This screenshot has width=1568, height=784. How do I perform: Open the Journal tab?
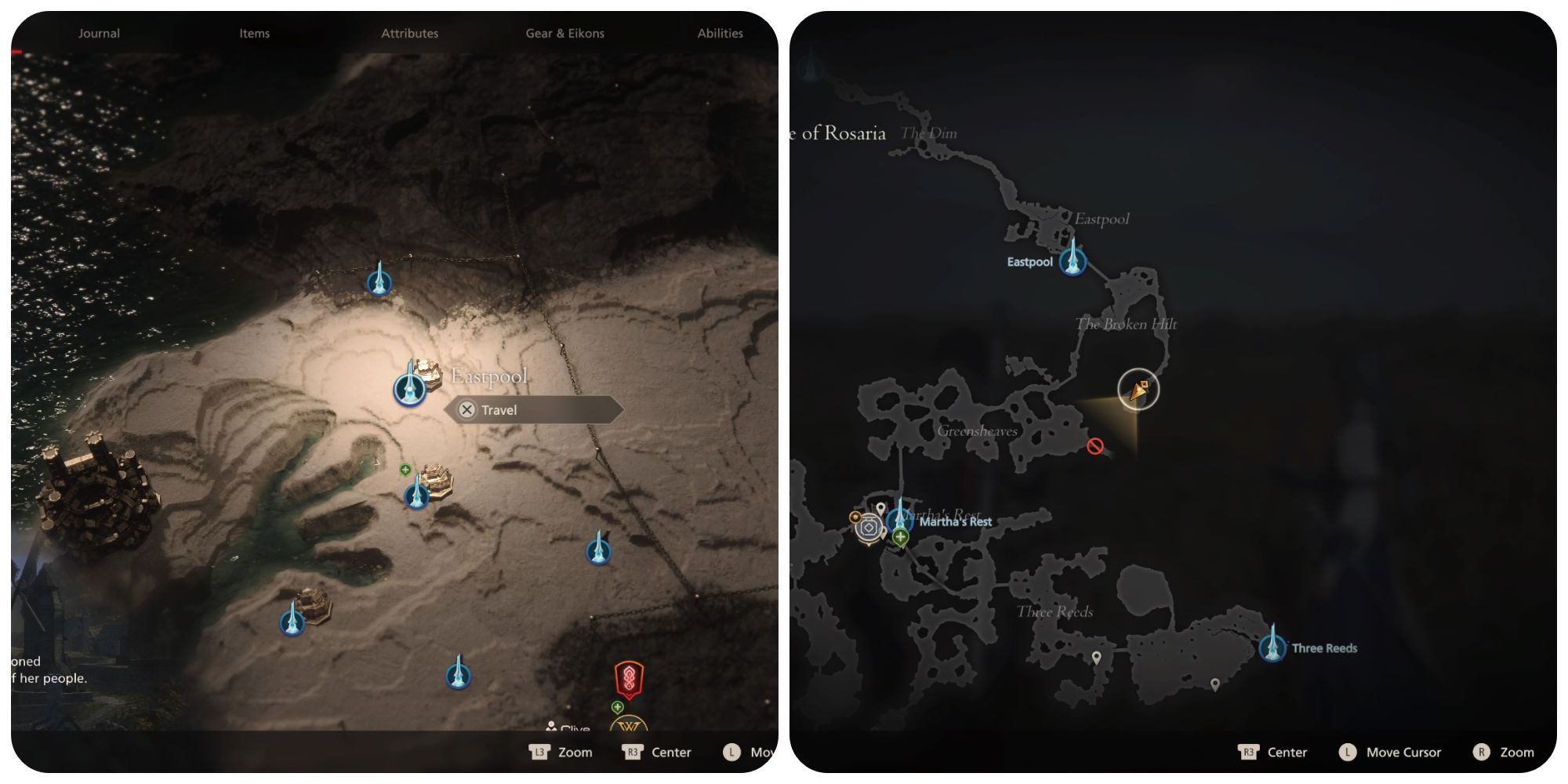click(99, 33)
